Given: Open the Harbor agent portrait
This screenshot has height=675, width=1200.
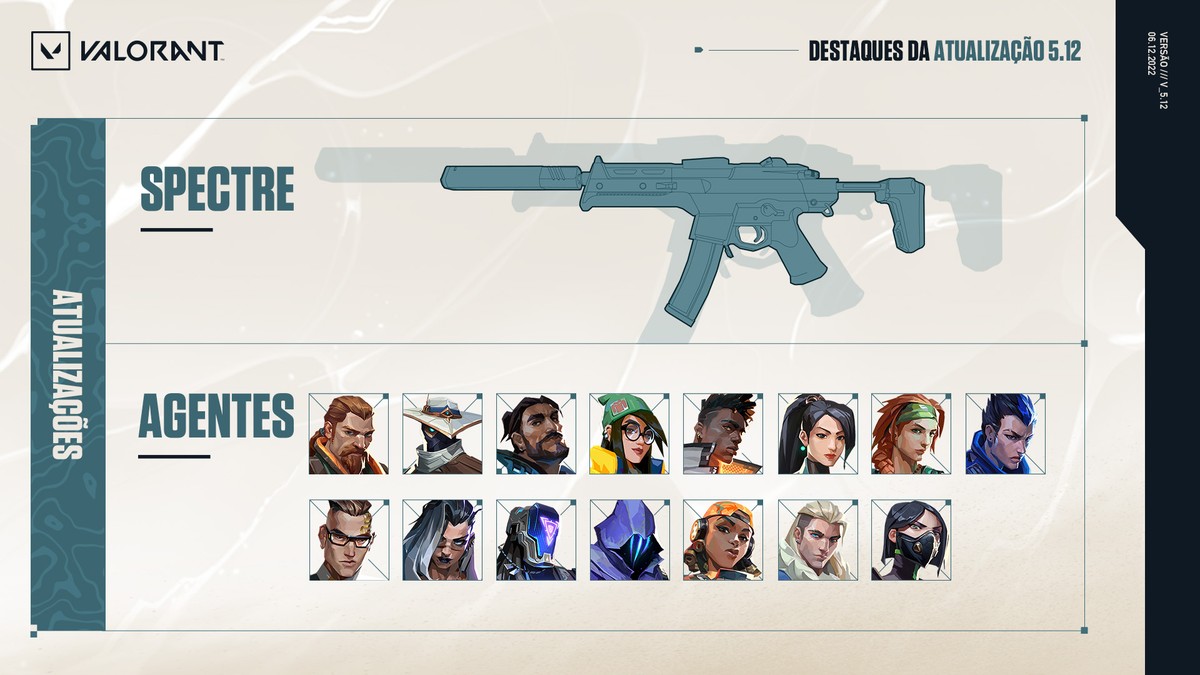Looking at the screenshot, I should (536, 433).
